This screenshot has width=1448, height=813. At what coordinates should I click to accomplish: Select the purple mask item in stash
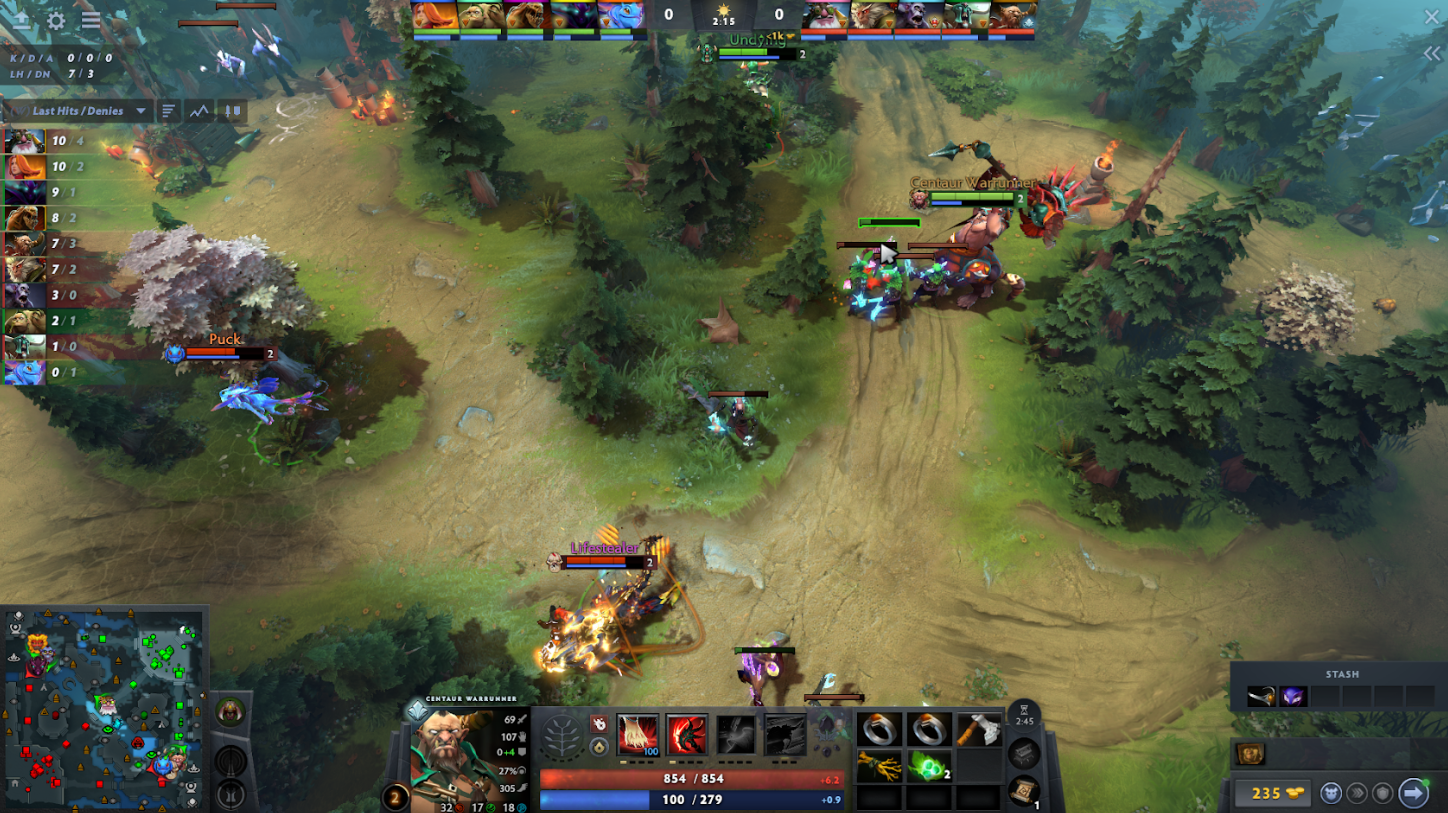point(1293,696)
